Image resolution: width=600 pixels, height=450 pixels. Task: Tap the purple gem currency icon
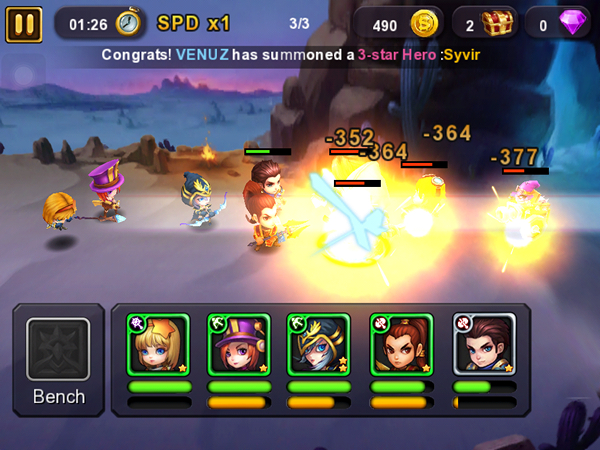(x=574, y=22)
